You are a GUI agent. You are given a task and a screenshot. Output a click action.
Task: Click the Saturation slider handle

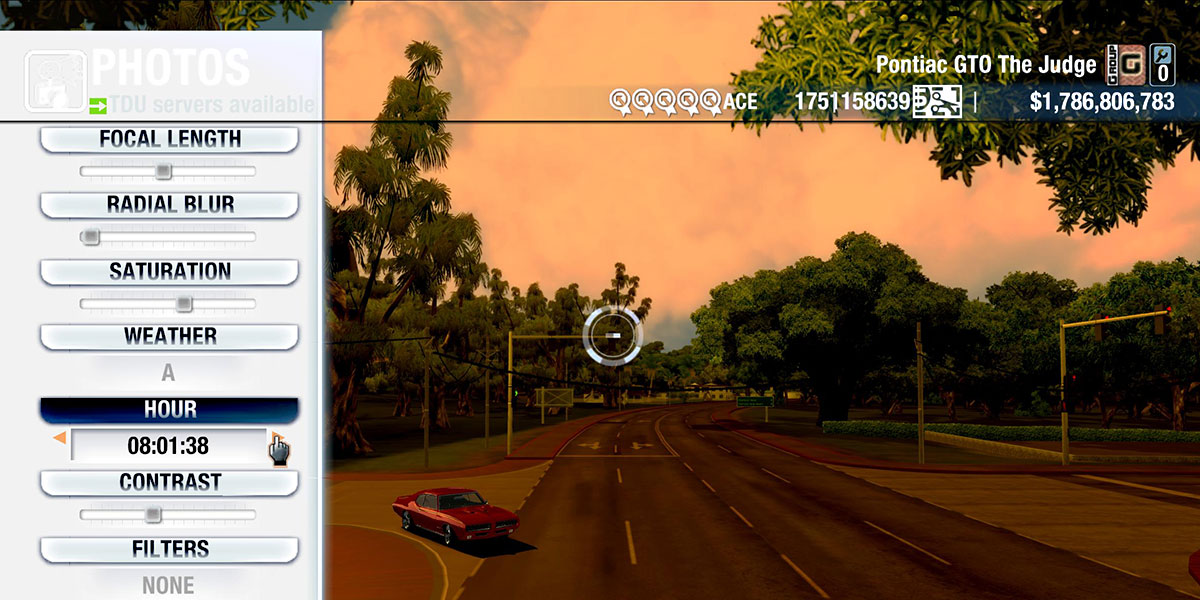click(x=184, y=303)
